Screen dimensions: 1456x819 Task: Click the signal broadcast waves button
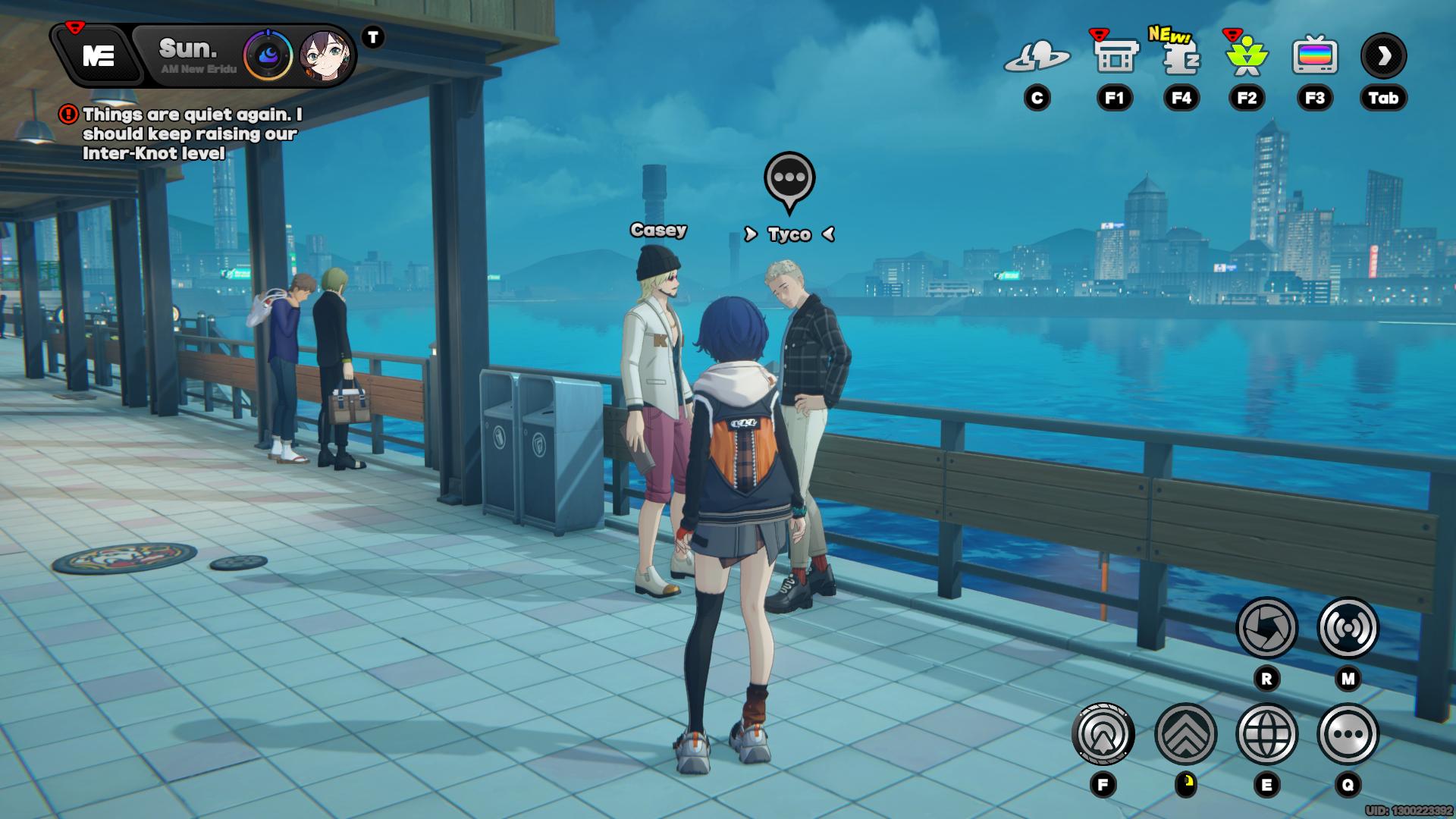click(1348, 628)
